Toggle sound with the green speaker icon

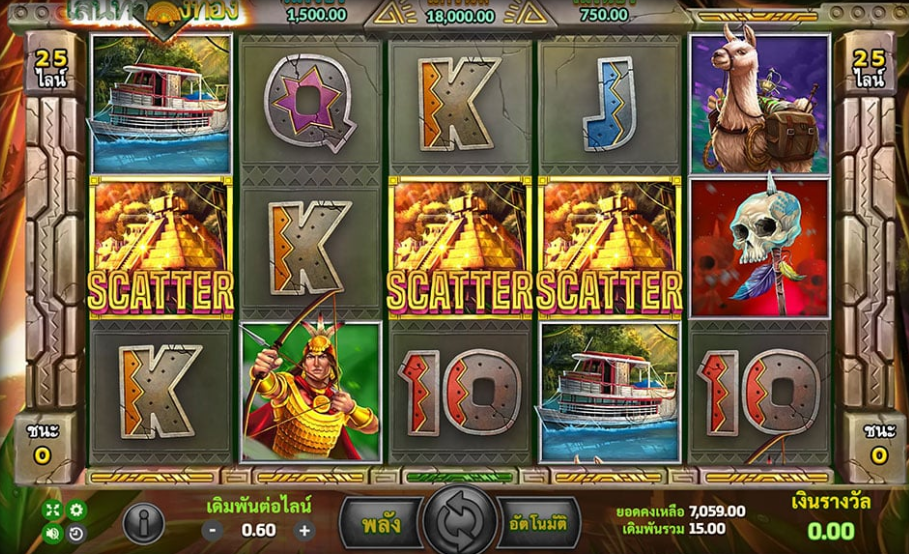(52, 533)
